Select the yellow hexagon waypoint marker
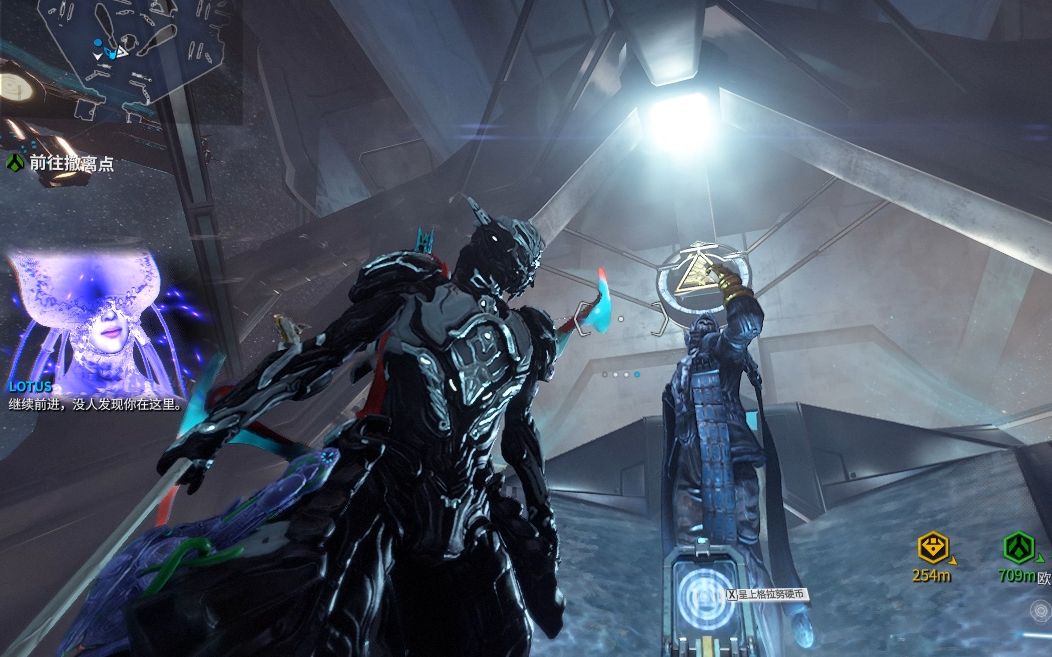The height and width of the screenshot is (657, 1052). point(932,548)
